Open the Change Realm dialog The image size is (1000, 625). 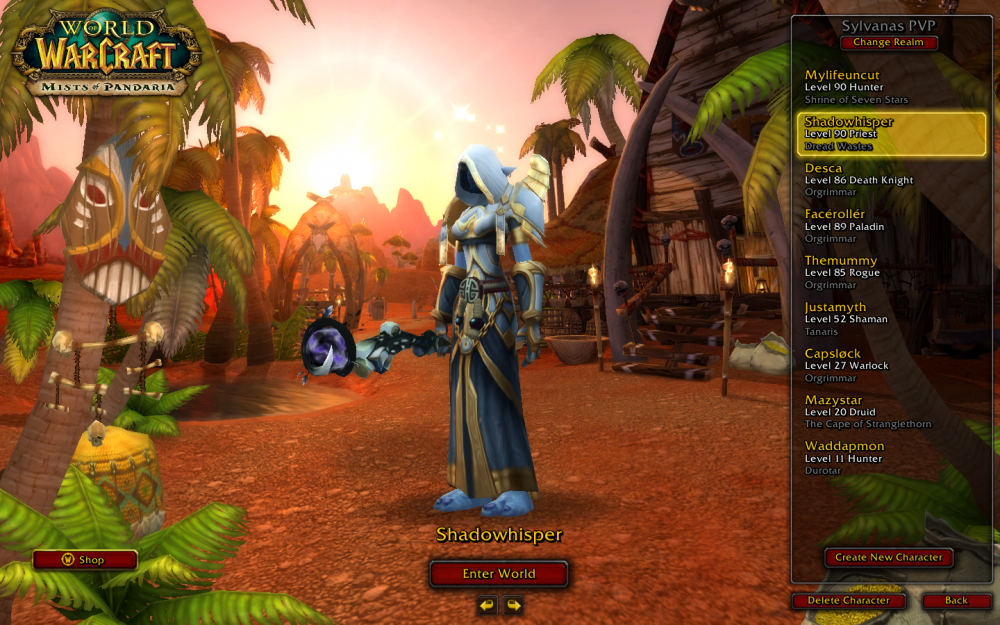coord(889,43)
